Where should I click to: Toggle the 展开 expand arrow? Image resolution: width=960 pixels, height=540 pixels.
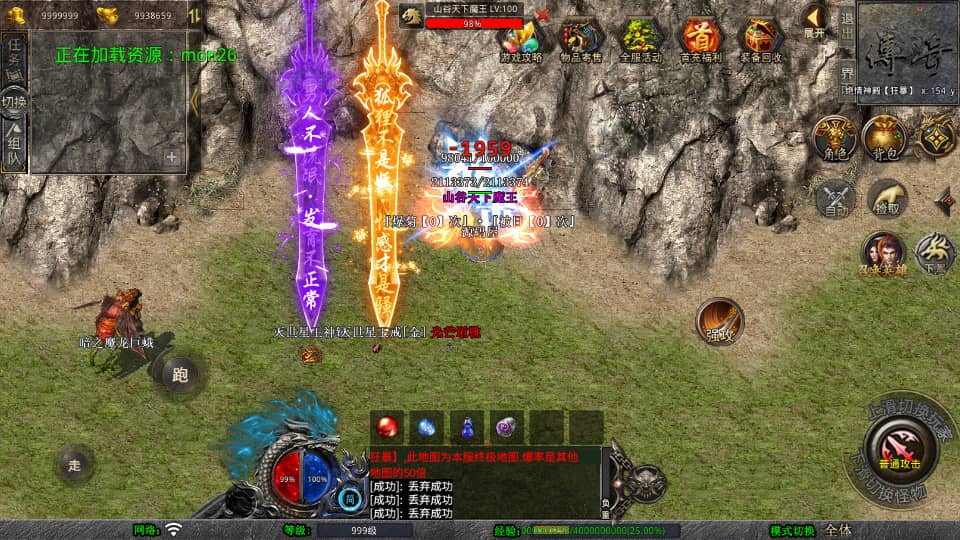[x=815, y=20]
